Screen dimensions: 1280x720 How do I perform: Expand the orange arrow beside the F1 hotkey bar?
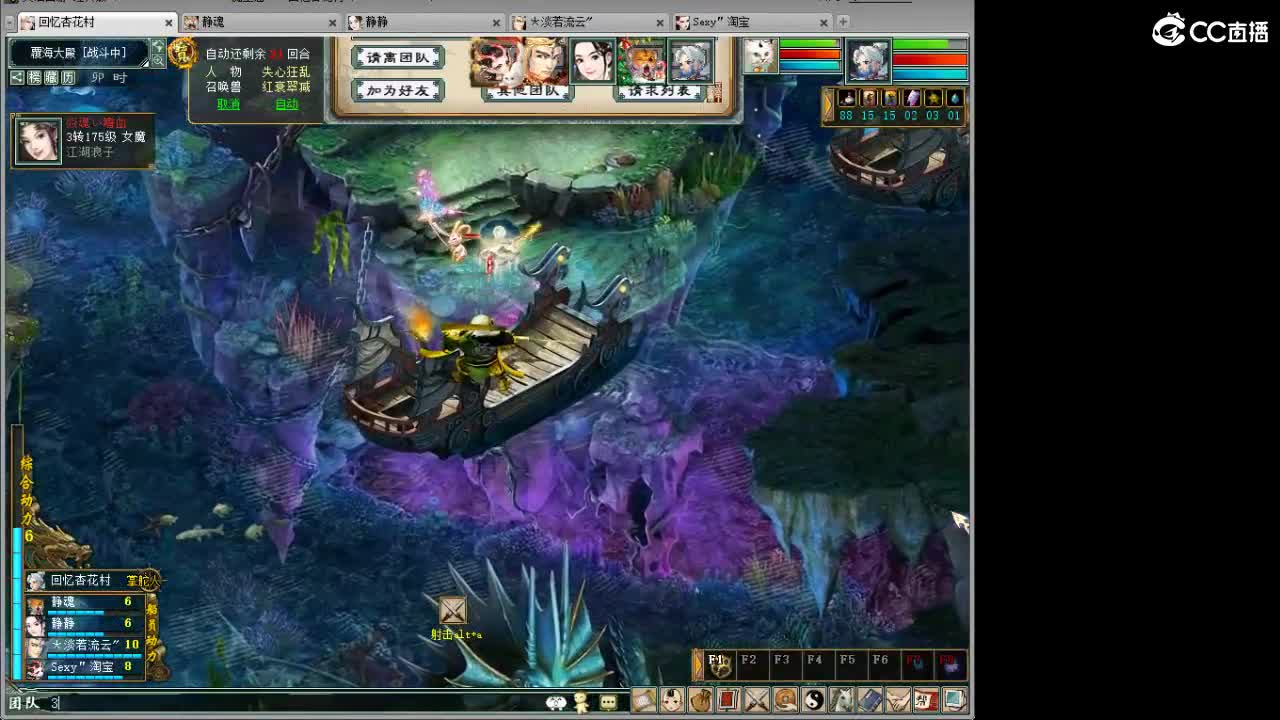[697, 665]
